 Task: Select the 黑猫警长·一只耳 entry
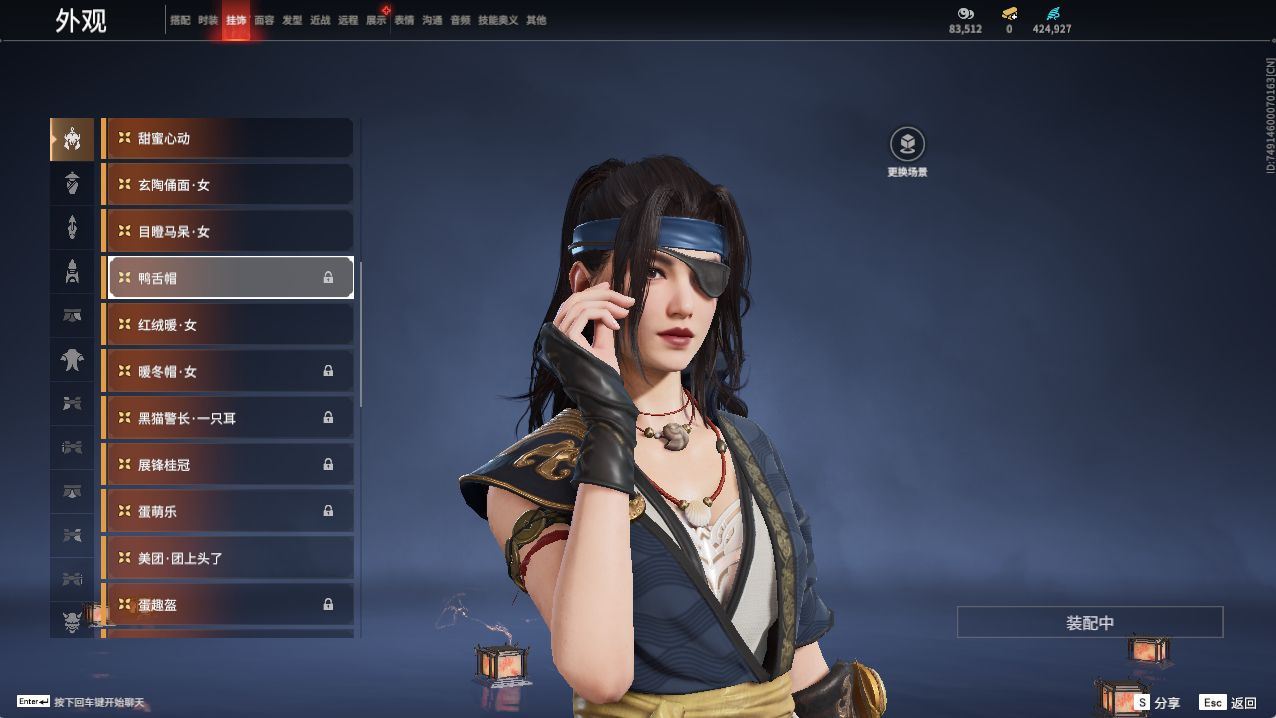229,418
